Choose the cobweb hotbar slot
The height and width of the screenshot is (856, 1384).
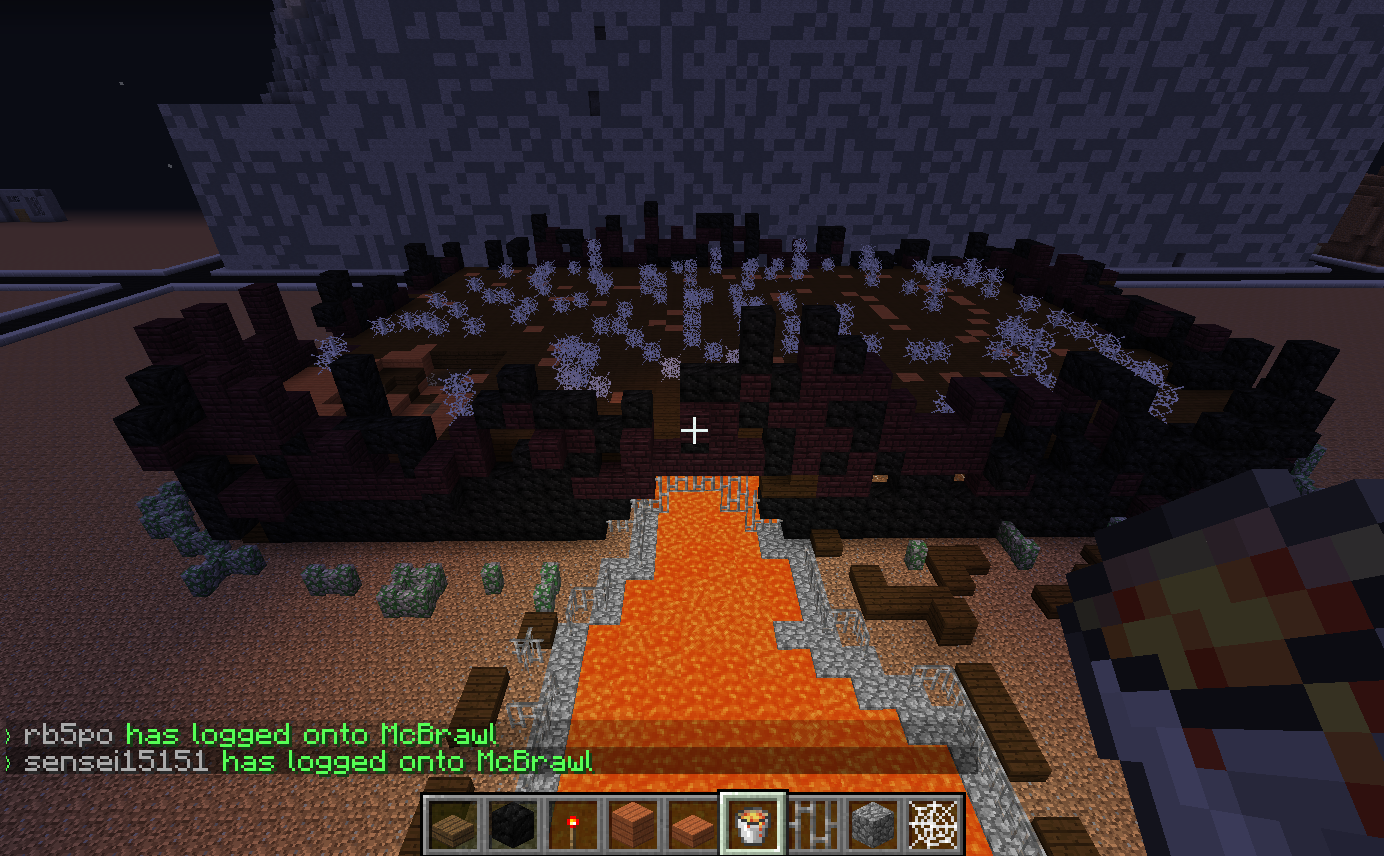pyautogui.click(x=933, y=824)
